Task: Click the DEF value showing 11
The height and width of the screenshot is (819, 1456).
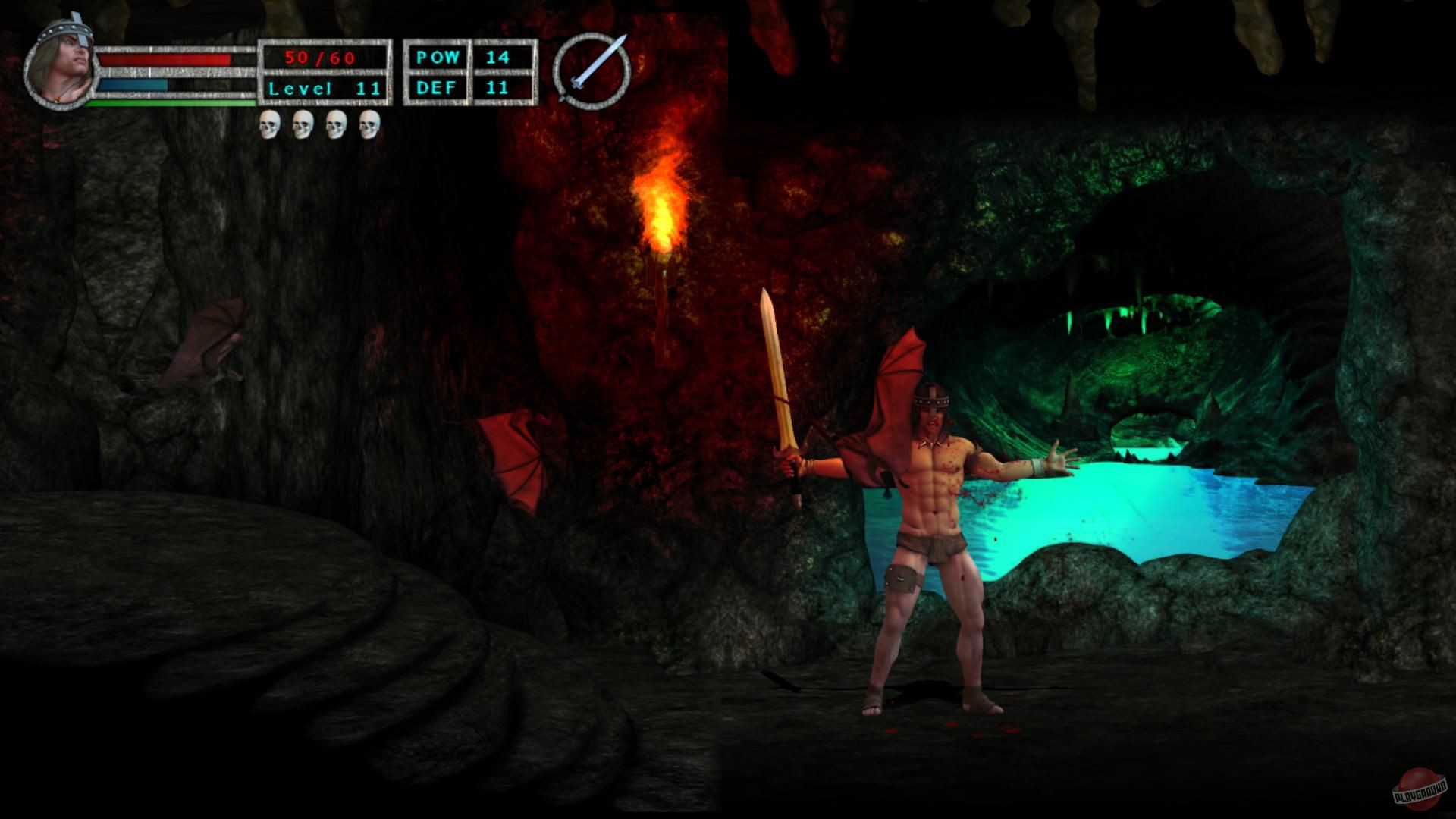Action: point(497,89)
